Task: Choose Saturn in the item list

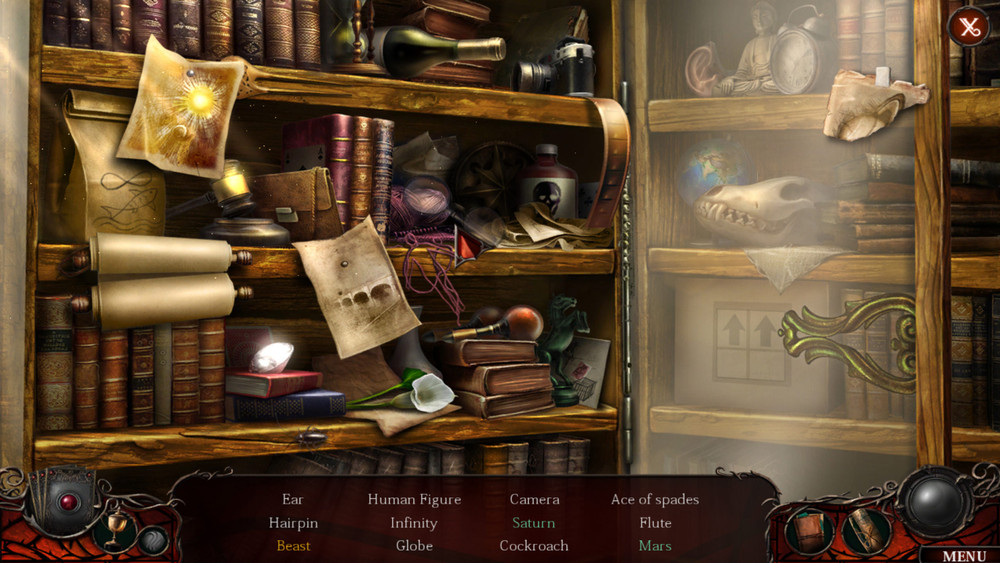Action: (534, 522)
